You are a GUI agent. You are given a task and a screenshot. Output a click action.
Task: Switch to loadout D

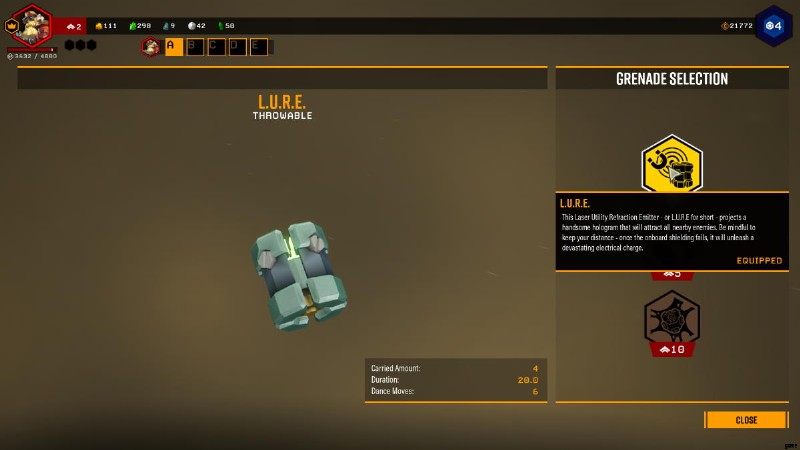click(237, 46)
